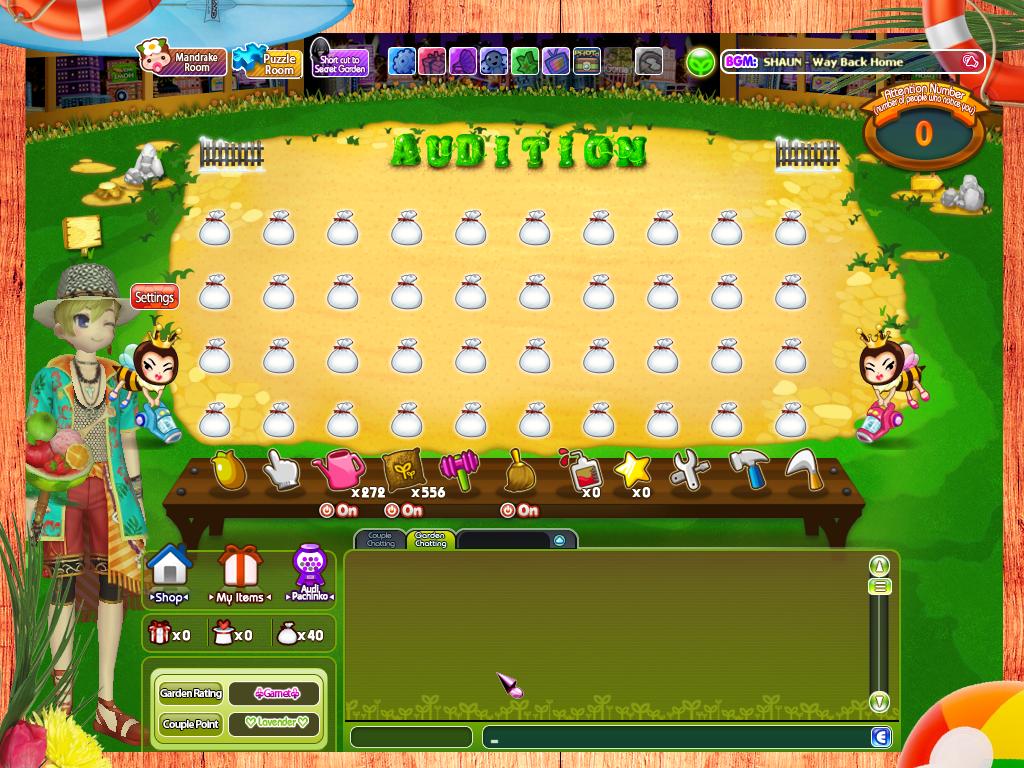Go to the Puzzle Room

[267, 62]
